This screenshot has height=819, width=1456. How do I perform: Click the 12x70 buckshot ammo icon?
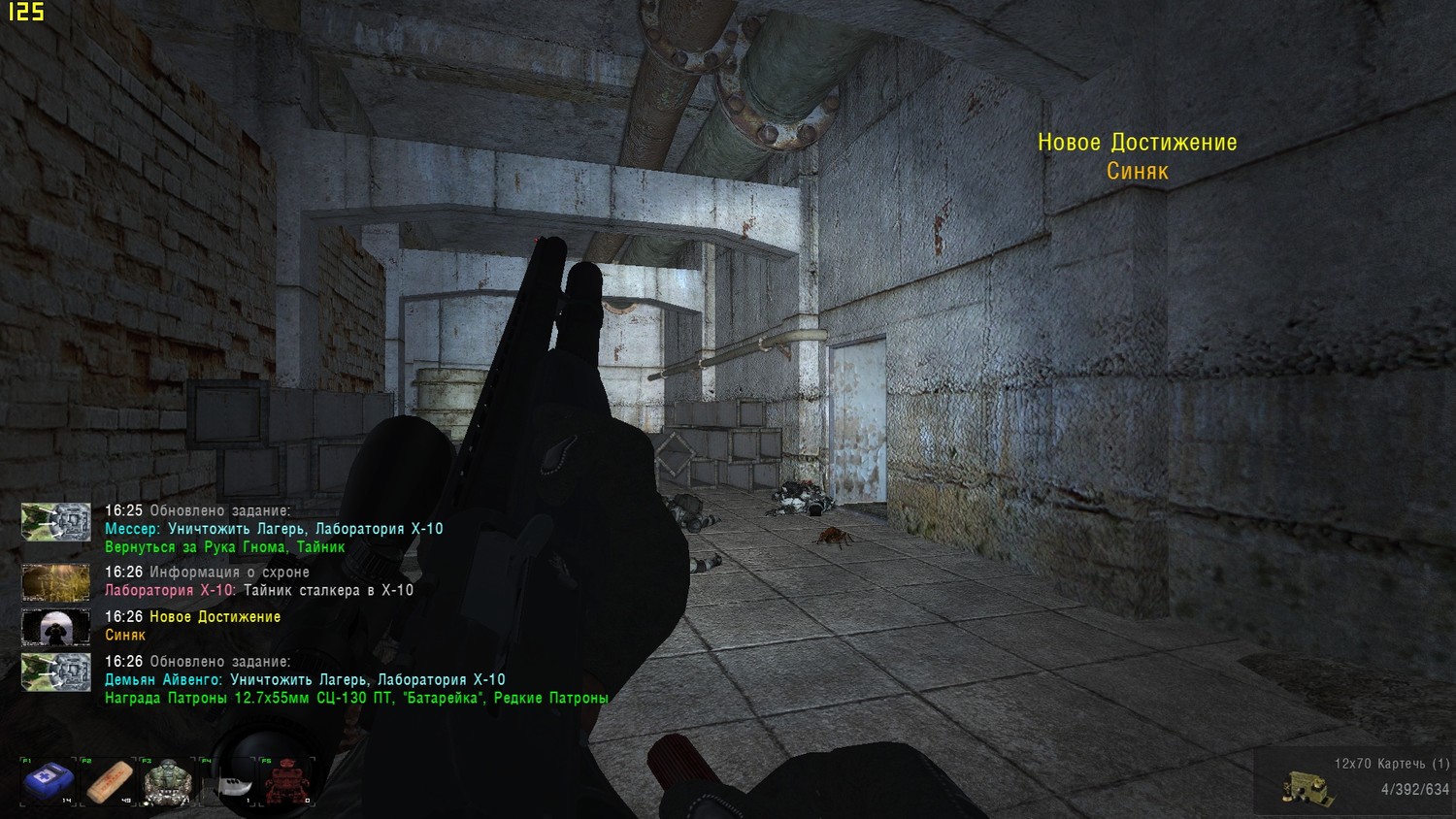pos(1305,787)
